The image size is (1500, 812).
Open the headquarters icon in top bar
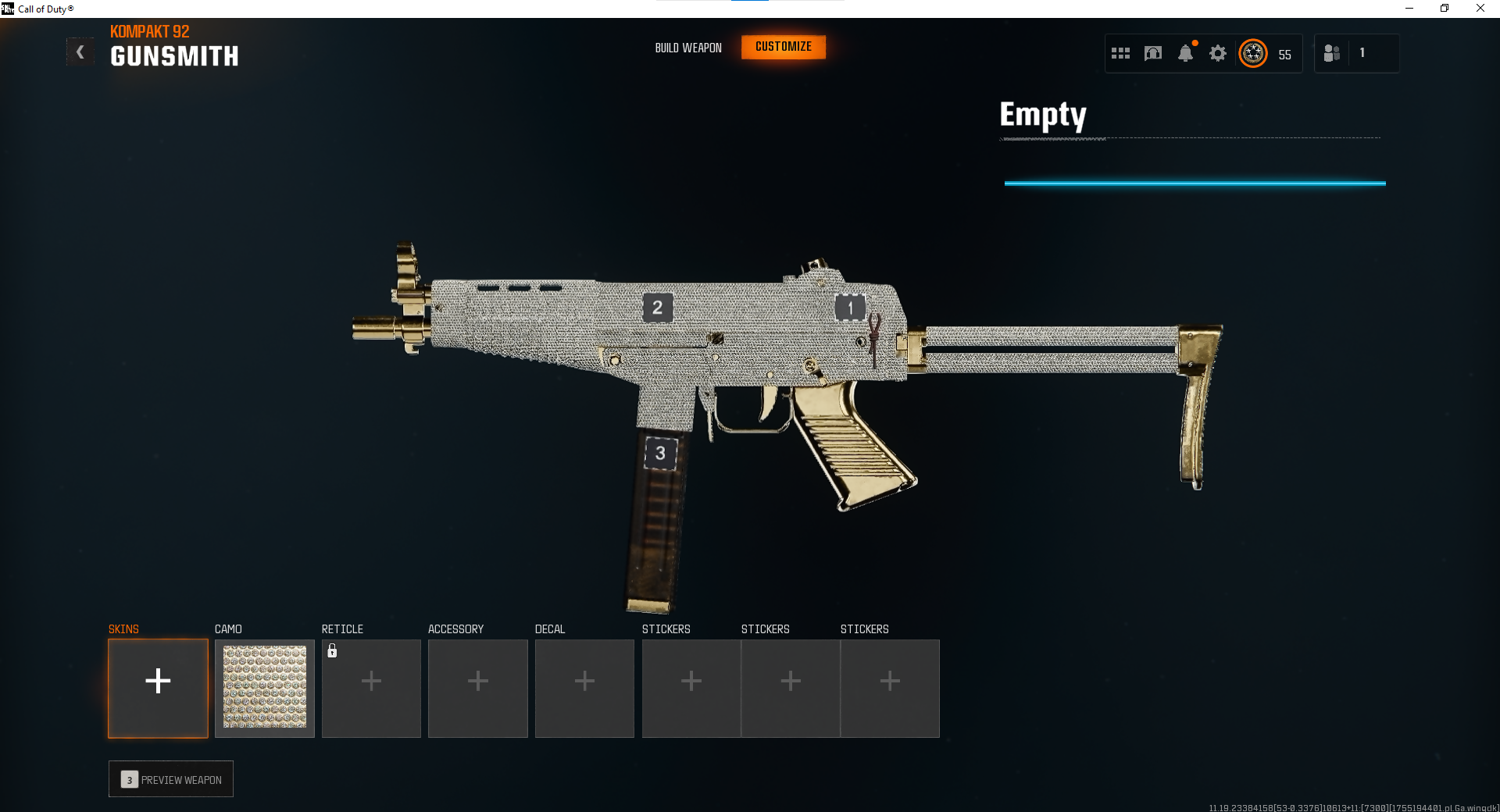click(1153, 53)
